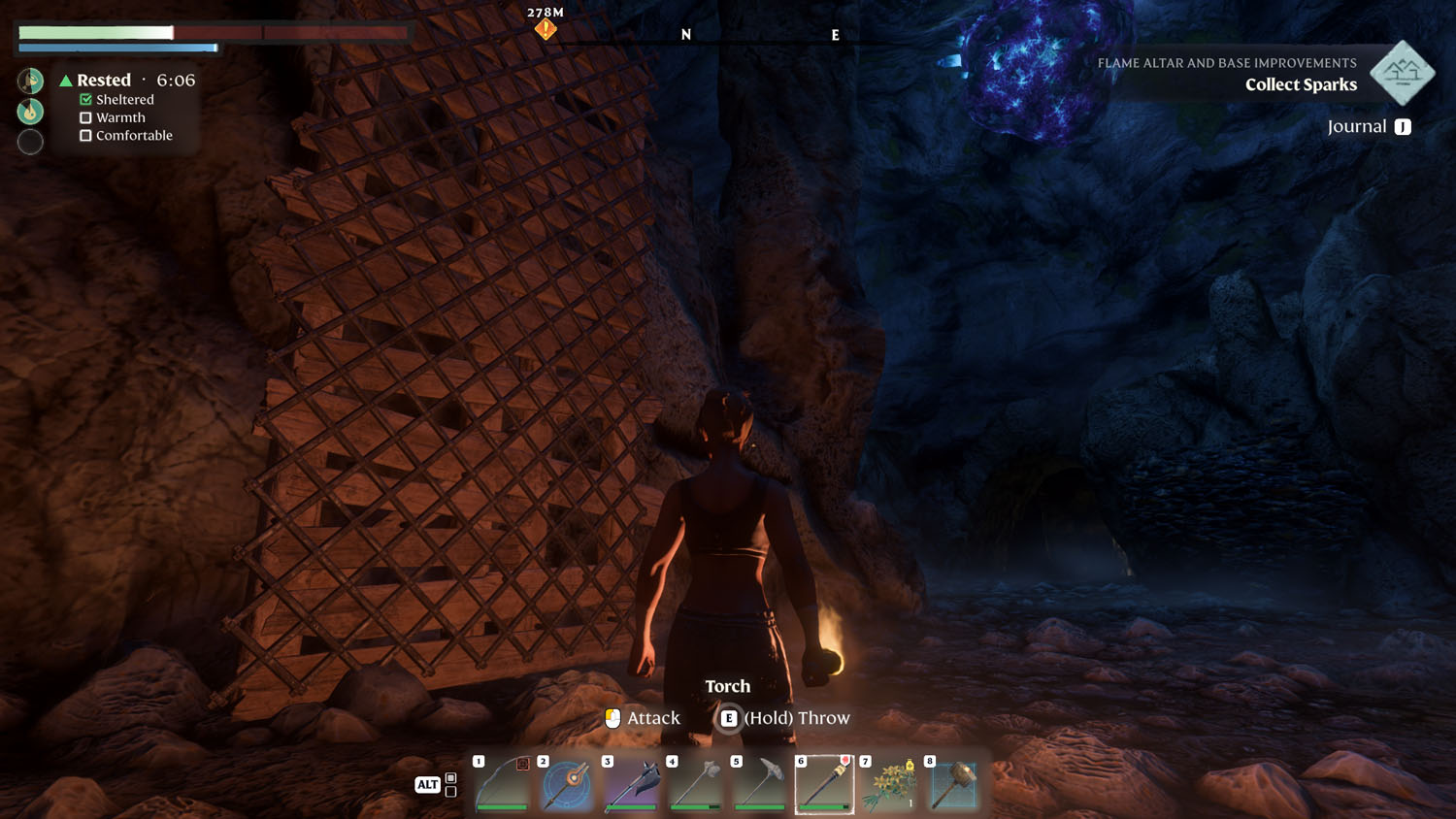The image size is (1456, 819).
Task: Click the hunger status icon on the left
Action: coord(30,81)
